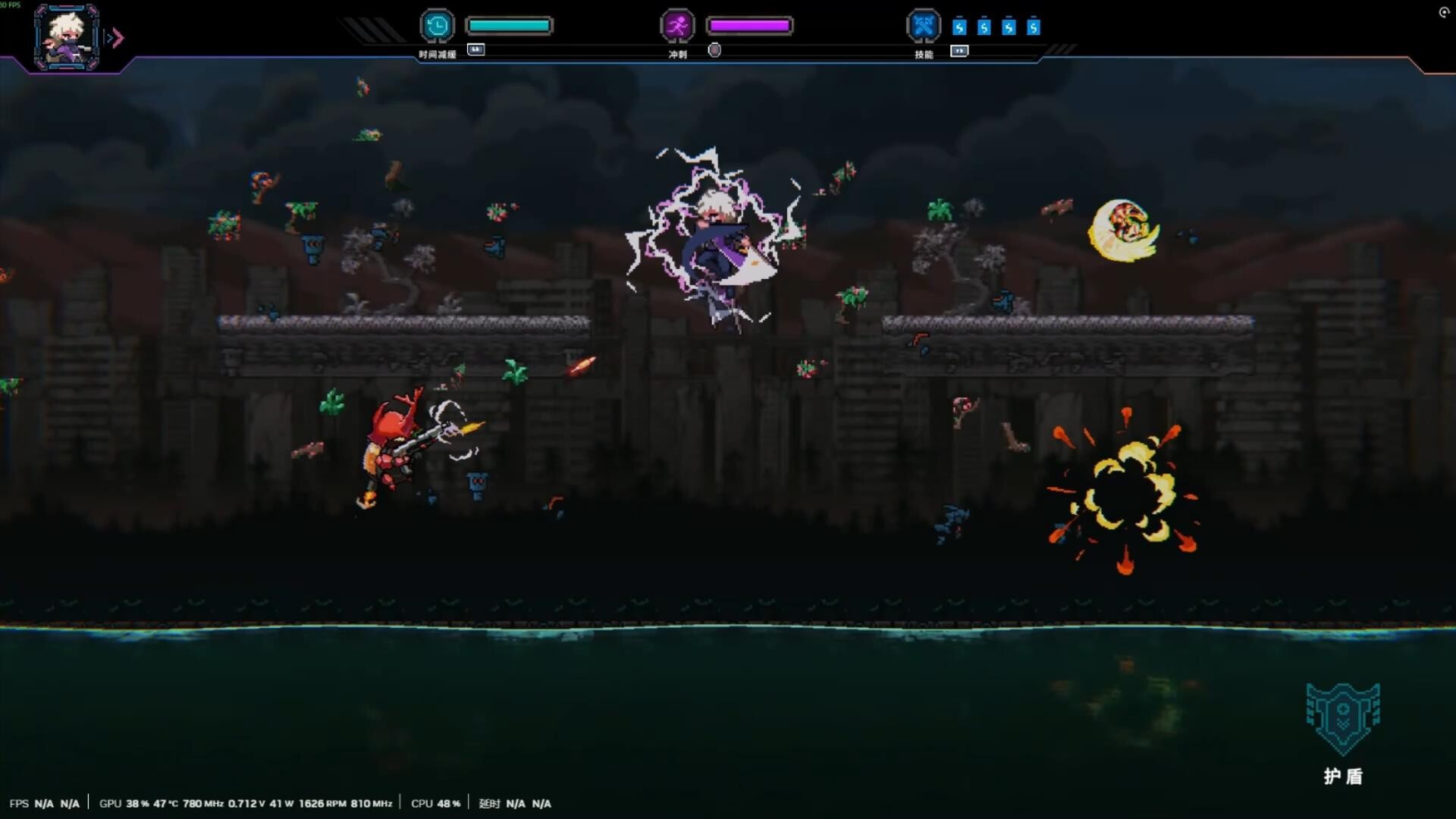This screenshot has width=1456, height=819.
Task: Expand the character panel via double-arrow chevron
Action: 115,37
